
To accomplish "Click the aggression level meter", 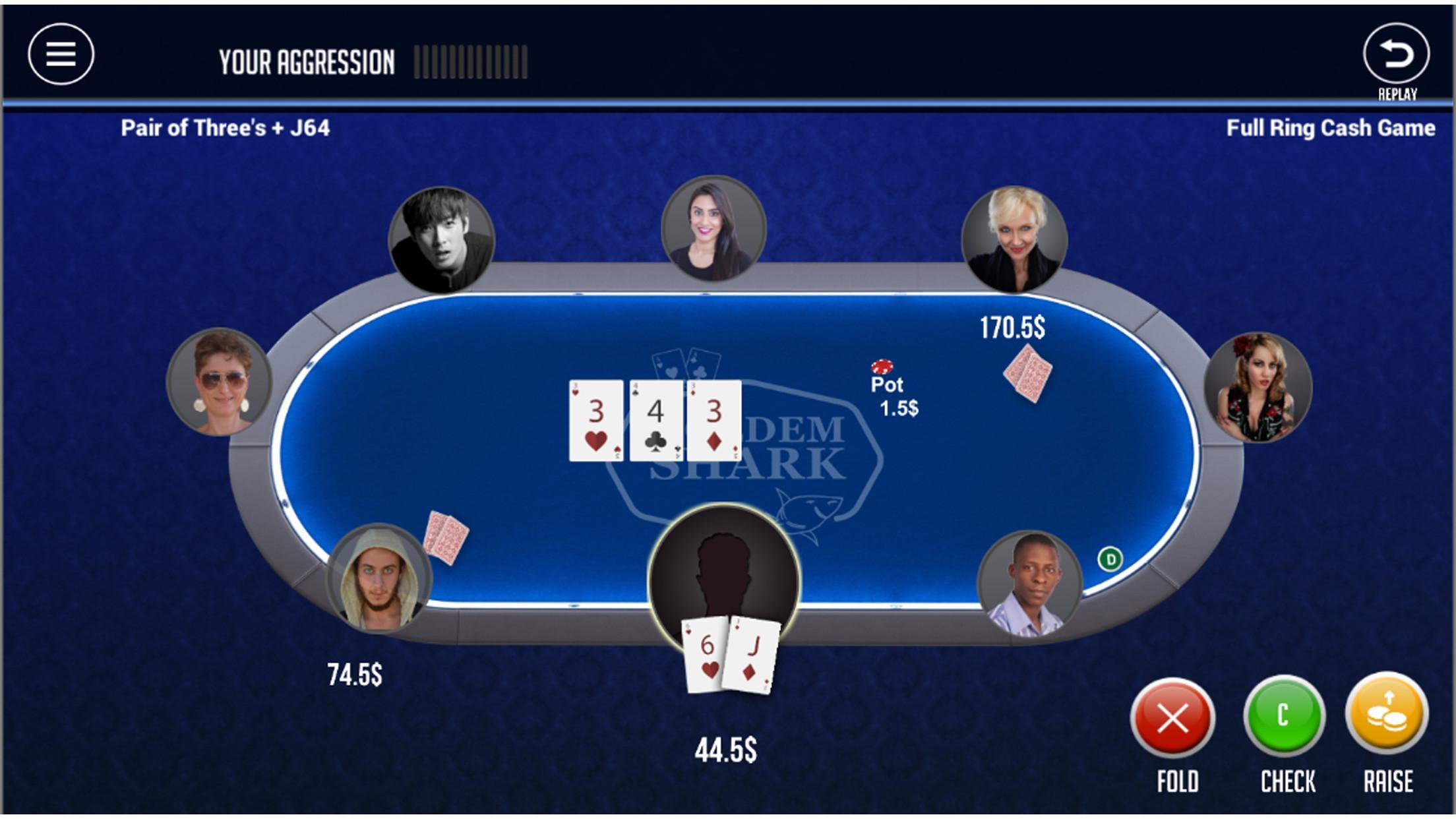I will [x=470, y=61].
